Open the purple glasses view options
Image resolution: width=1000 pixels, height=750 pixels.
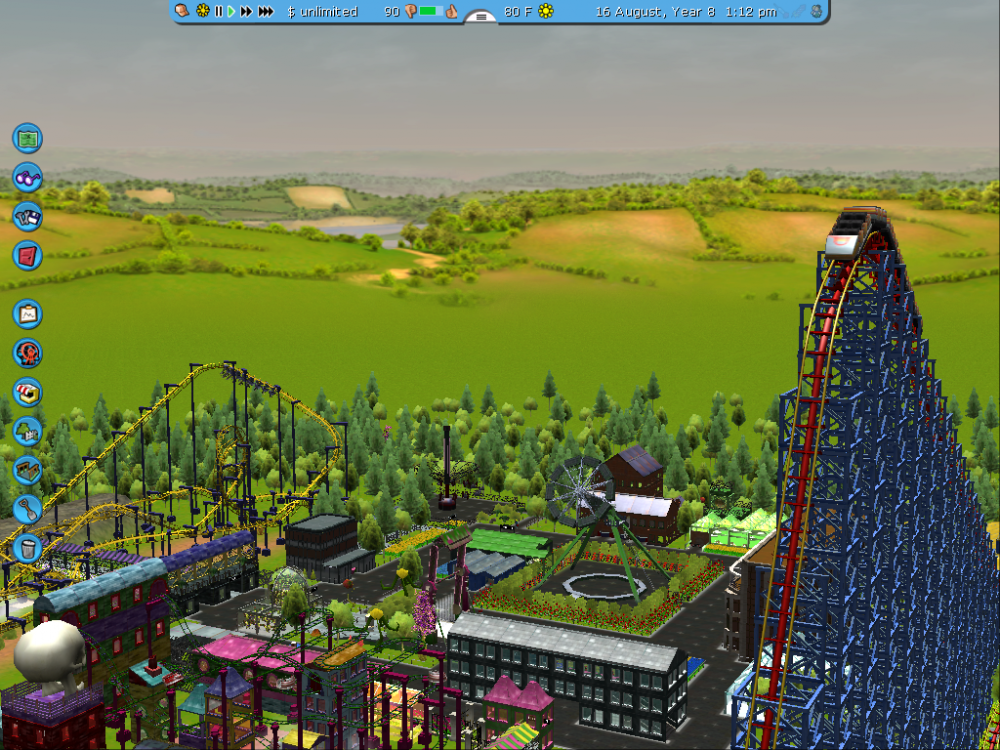pos(27,177)
